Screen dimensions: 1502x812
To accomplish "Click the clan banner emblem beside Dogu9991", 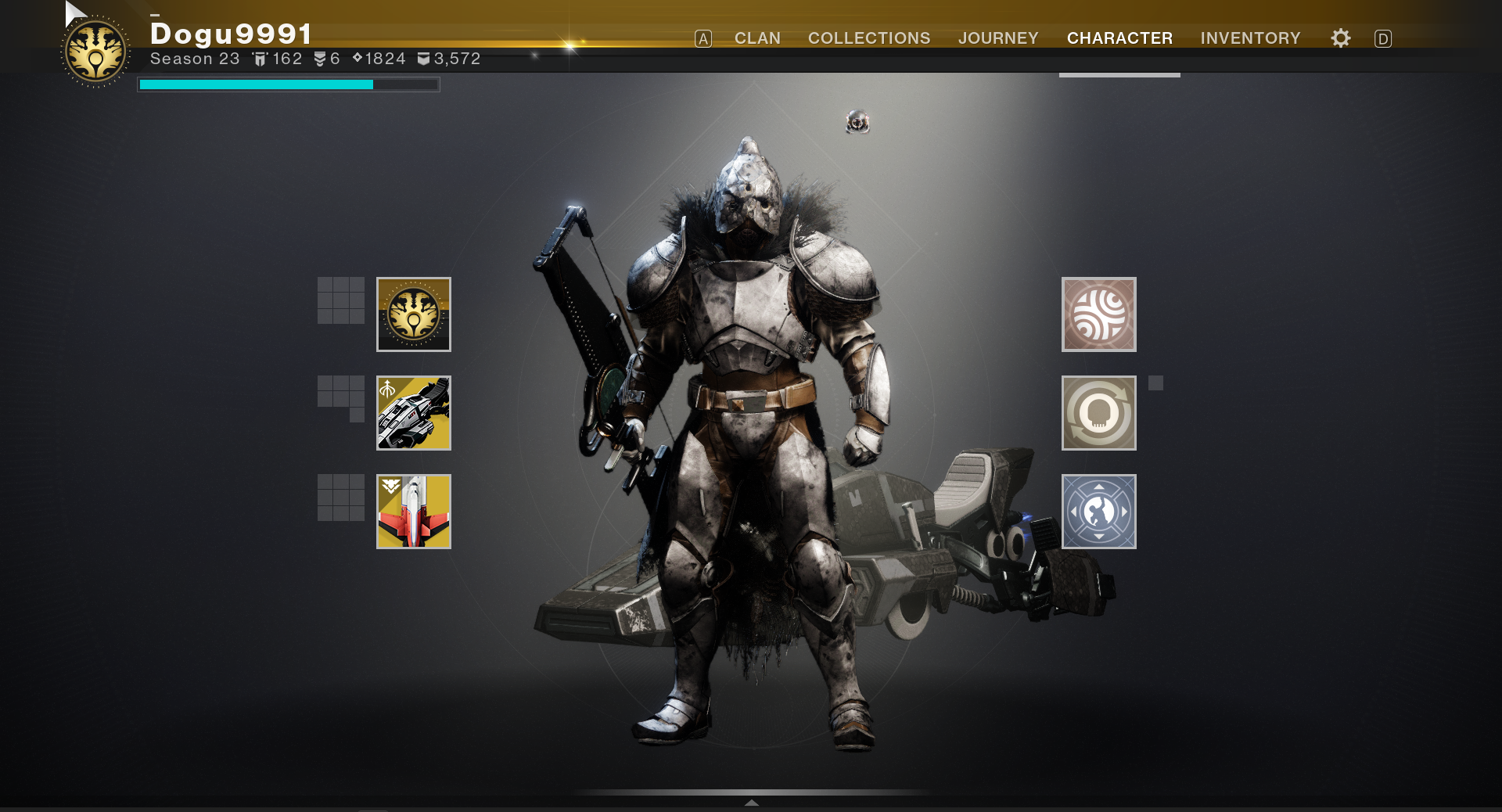I will (x=94, y=50).
